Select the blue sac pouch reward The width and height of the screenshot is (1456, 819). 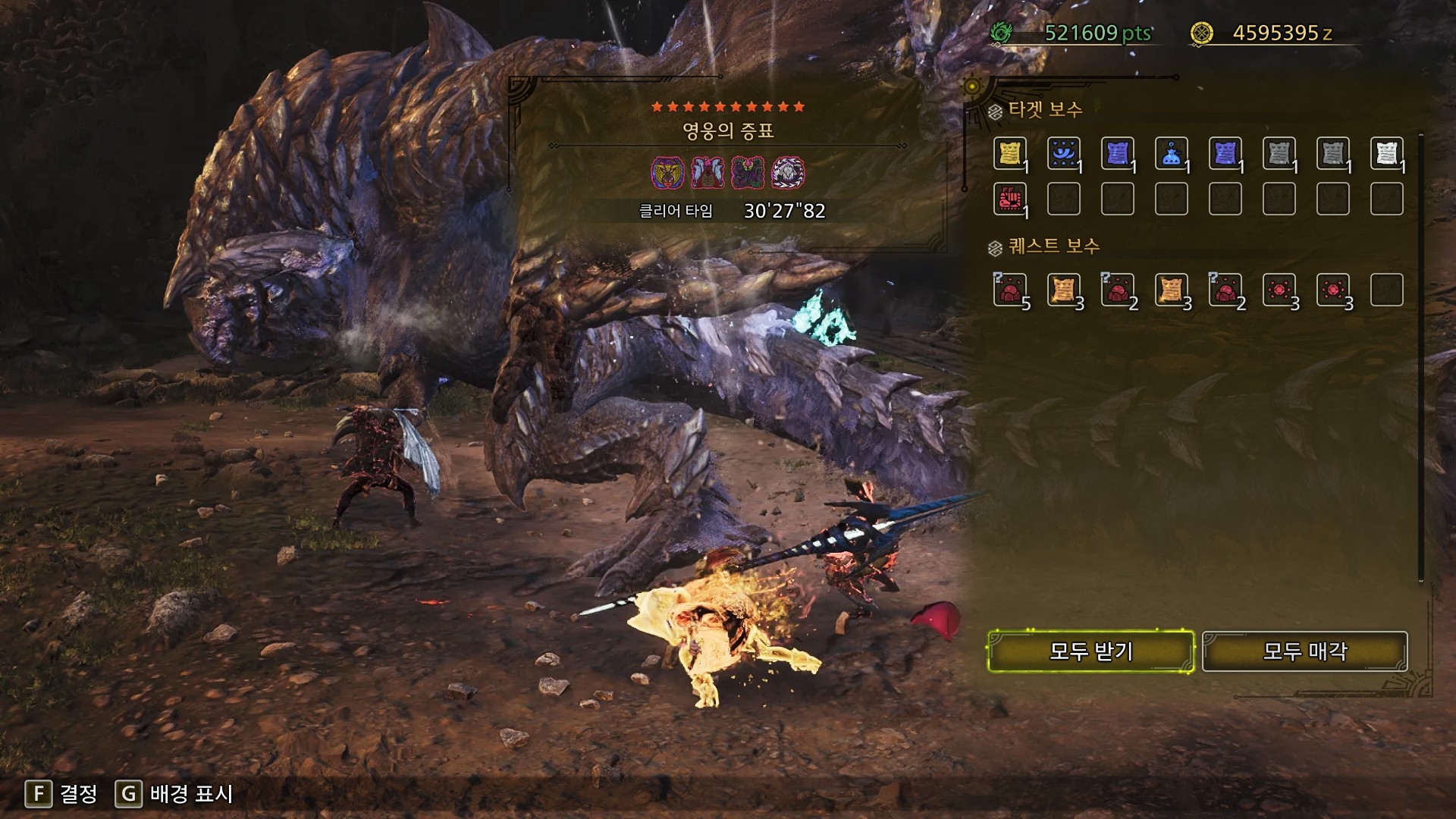[x=1171, y=154]
